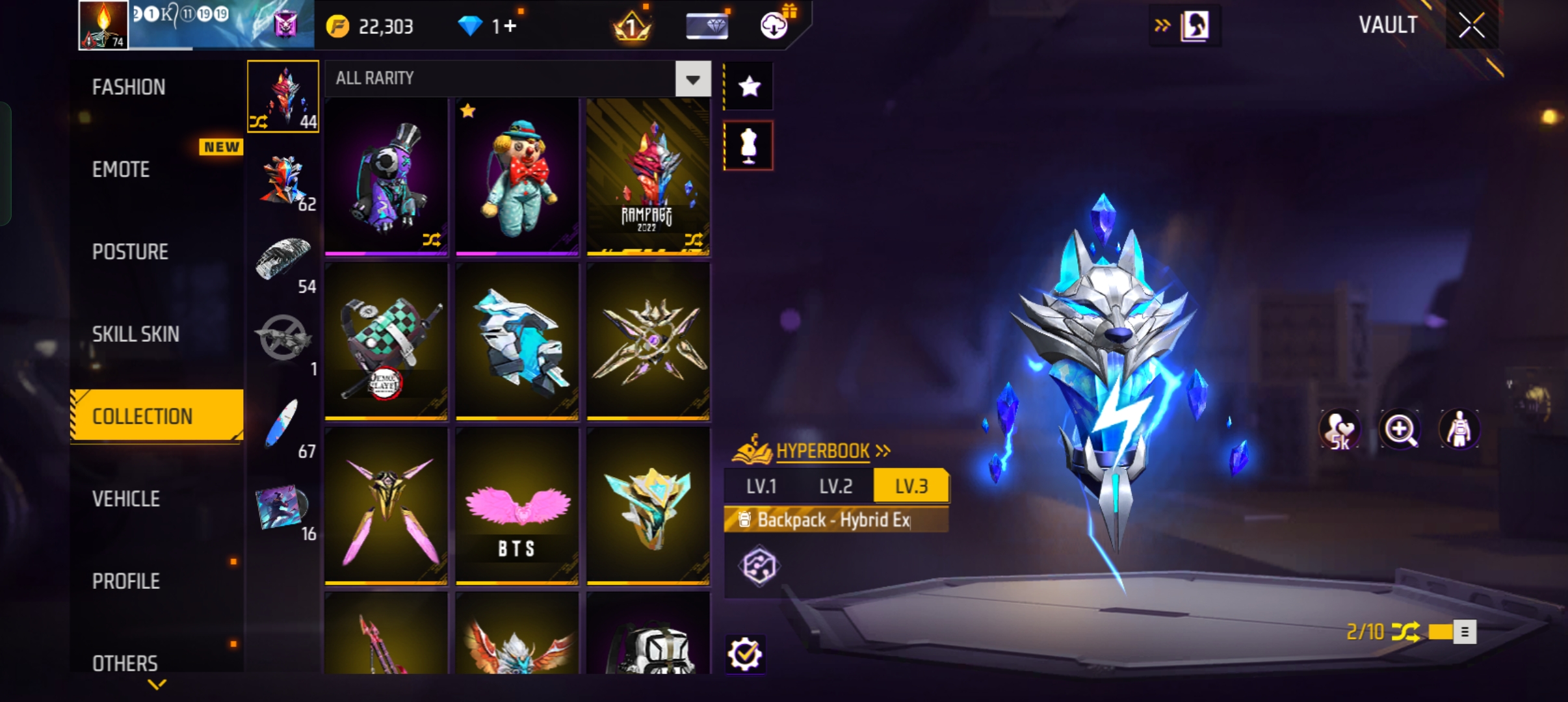1568x702 pixels.
Task: Open the Hyperbook link
Action: coord(823,450)
